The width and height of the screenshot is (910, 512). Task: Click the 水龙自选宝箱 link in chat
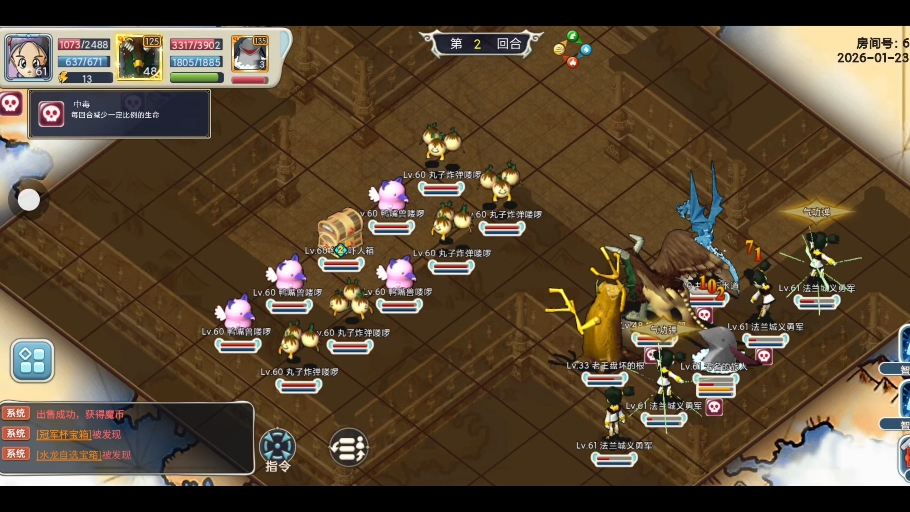pos(68,455)
